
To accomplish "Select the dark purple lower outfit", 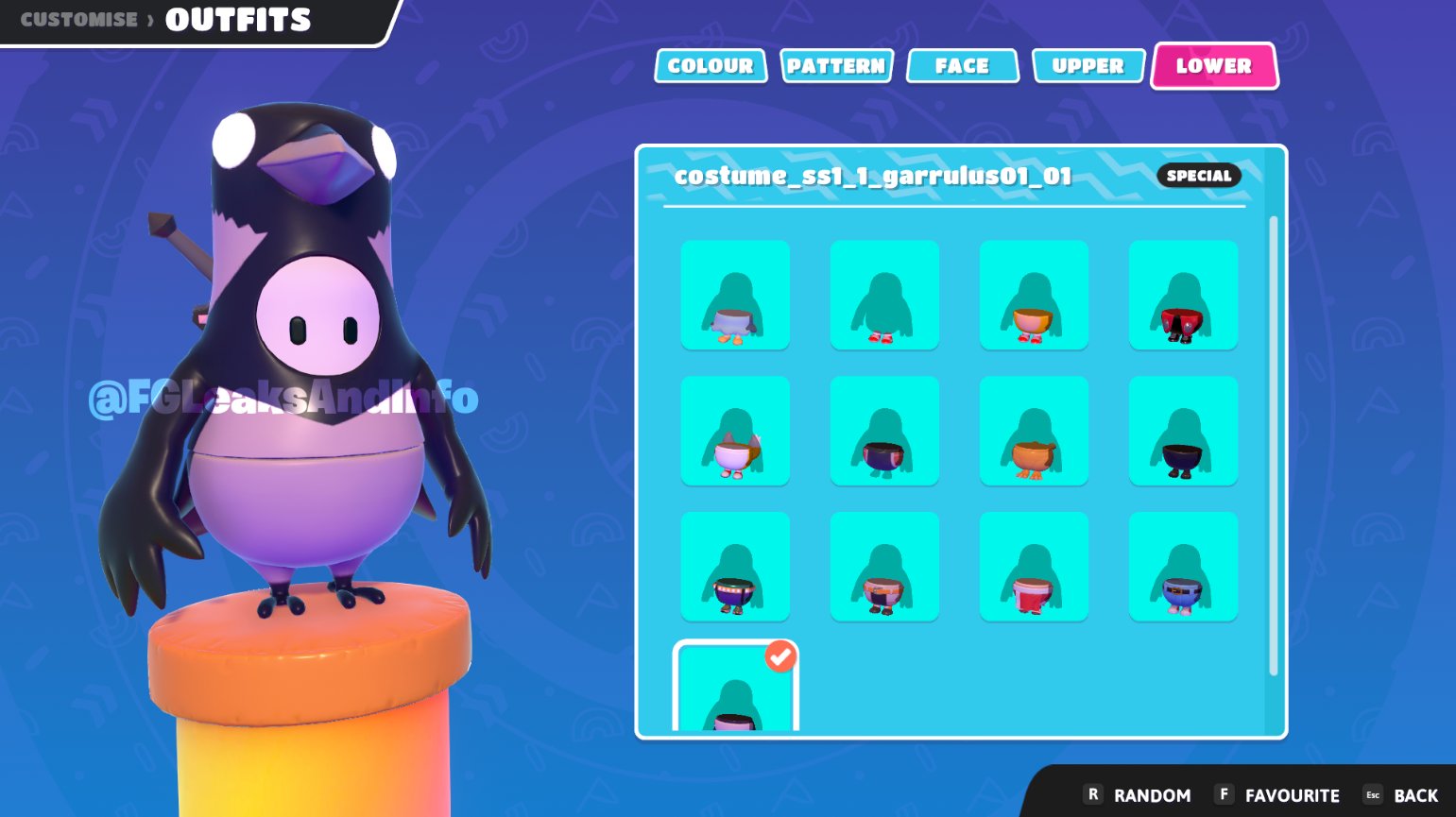I will click(885, 430).
